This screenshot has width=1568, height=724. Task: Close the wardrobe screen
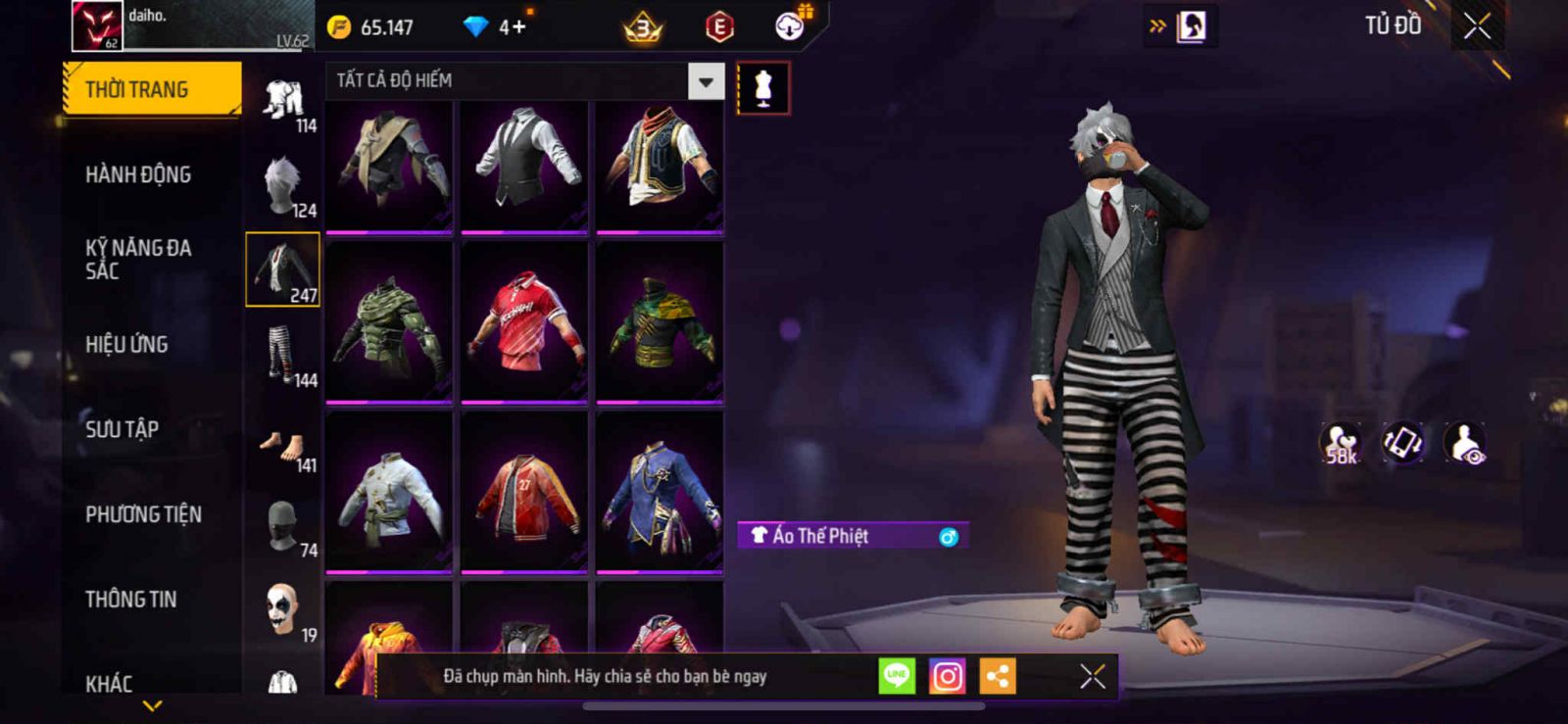tap(1477, 26)
